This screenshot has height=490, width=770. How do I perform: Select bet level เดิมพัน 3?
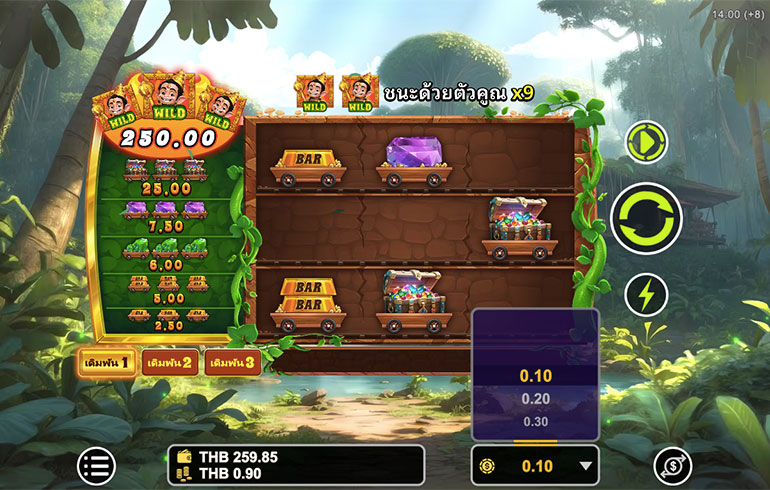pos(230,362)
